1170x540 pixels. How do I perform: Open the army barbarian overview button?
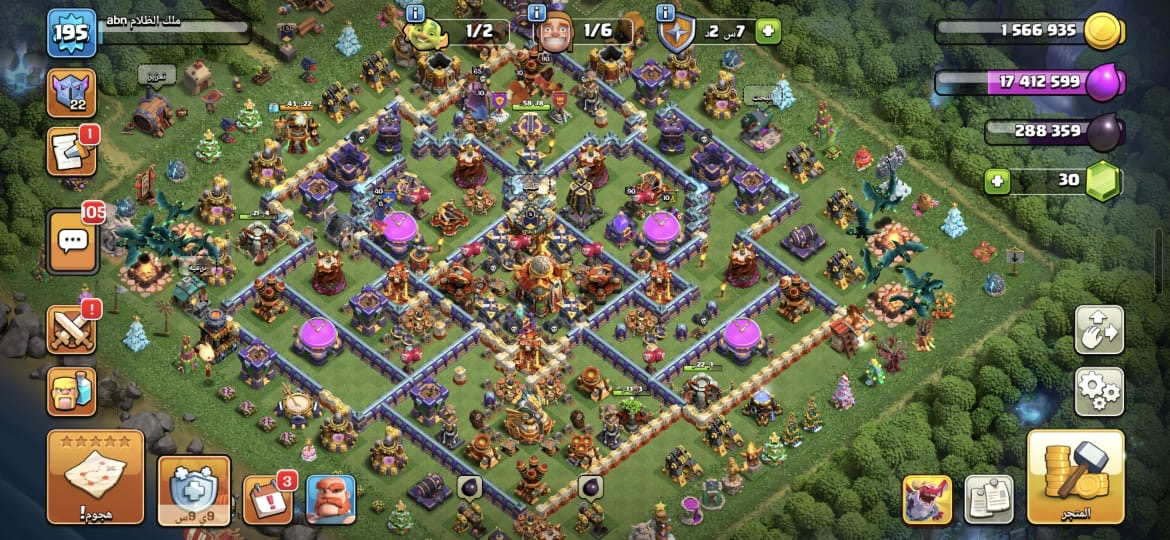pyautogui.click(x=72, y=392)
